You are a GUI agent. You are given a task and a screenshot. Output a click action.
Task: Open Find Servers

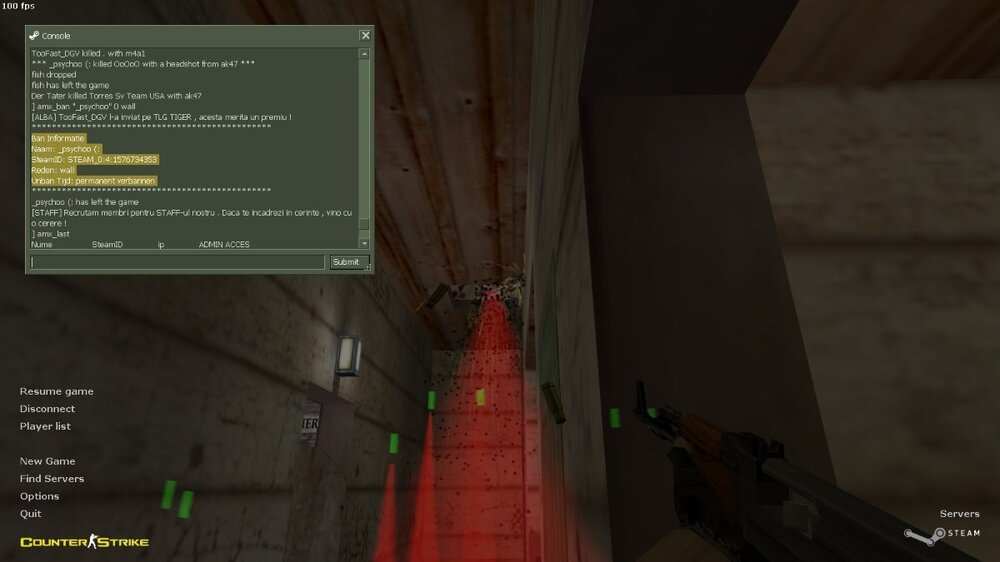[52, 479]
